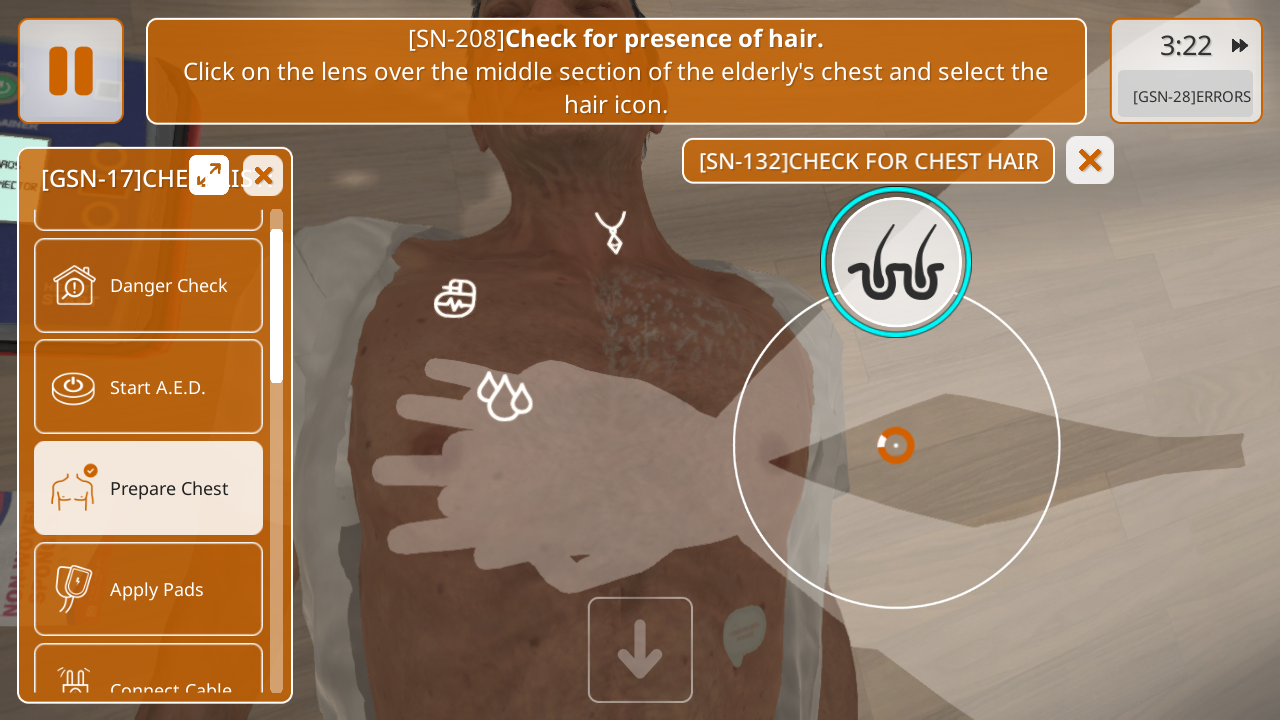The height and width of the screenshot is (720, 1280).
Task: Click the down arrow button
Action: (640, 650)
